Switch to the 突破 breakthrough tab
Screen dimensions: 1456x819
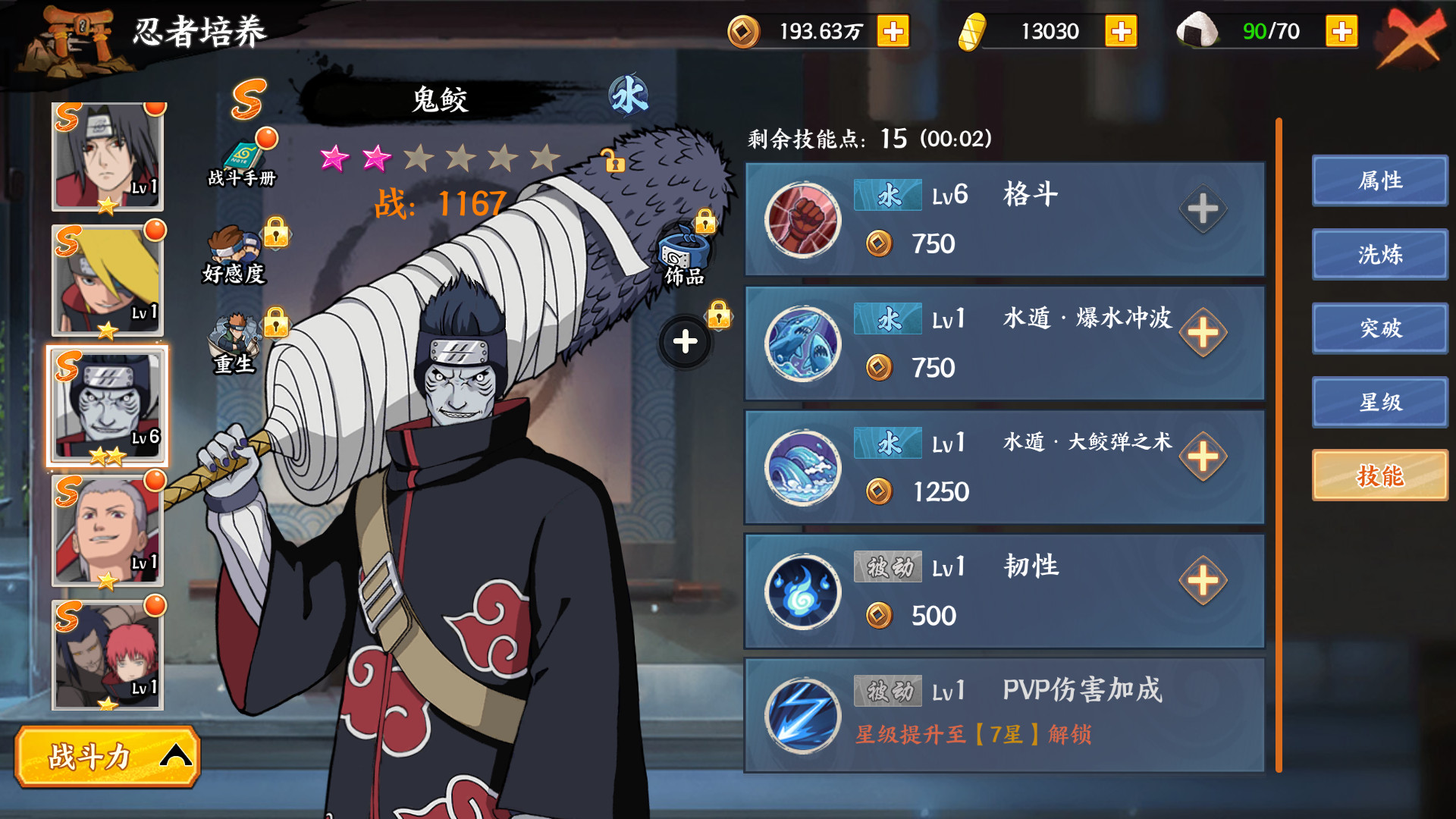tap(1379, 328)
